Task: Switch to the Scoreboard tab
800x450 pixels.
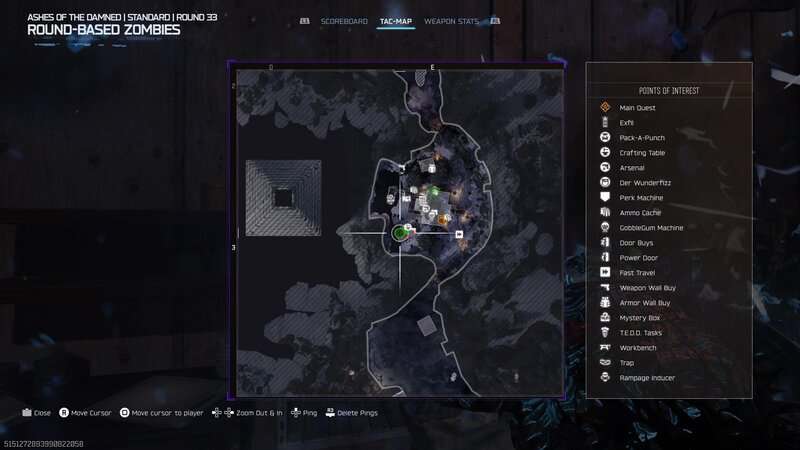Action: pos(344,21)
